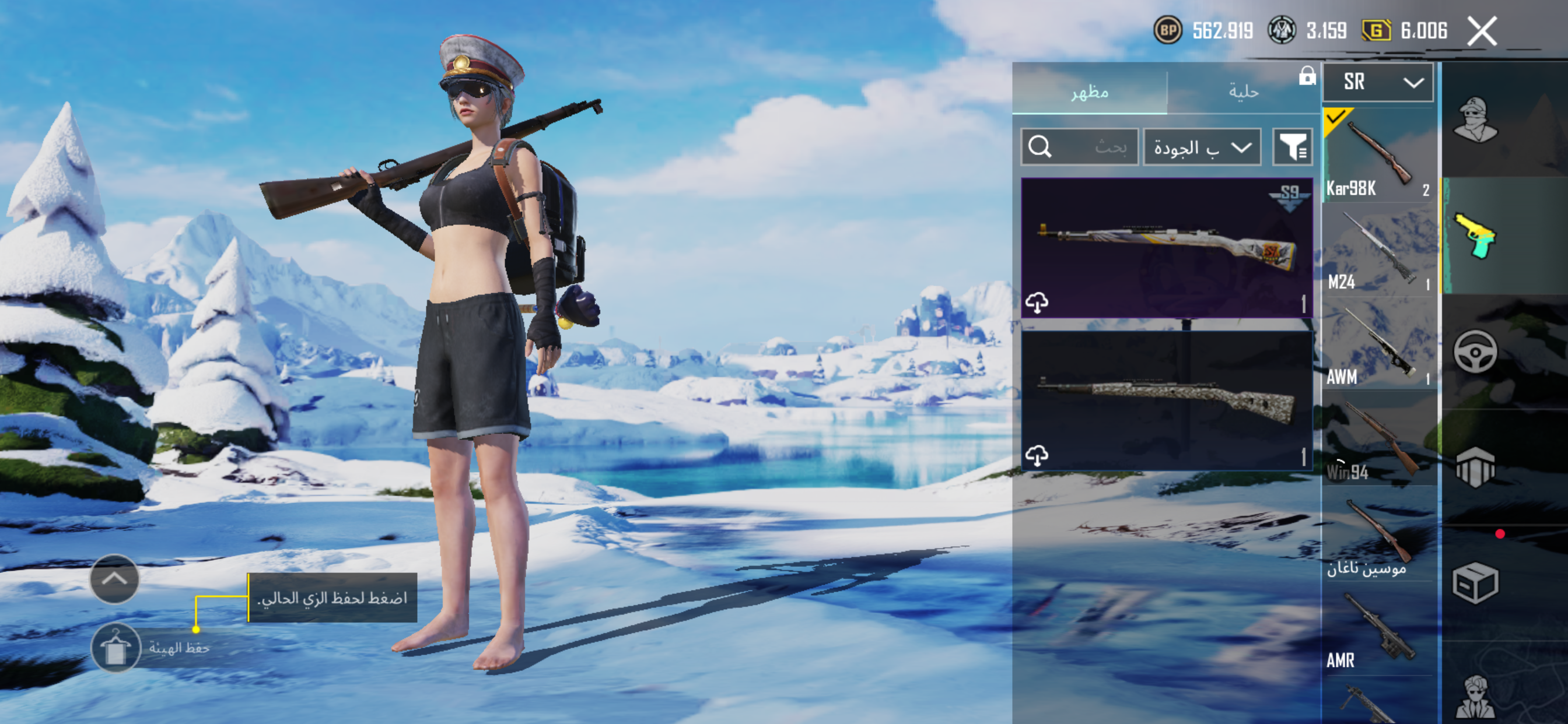Save the look with حفظ الهيئة
Screen dimensions: 1568x724
click(x=116, y=647)
